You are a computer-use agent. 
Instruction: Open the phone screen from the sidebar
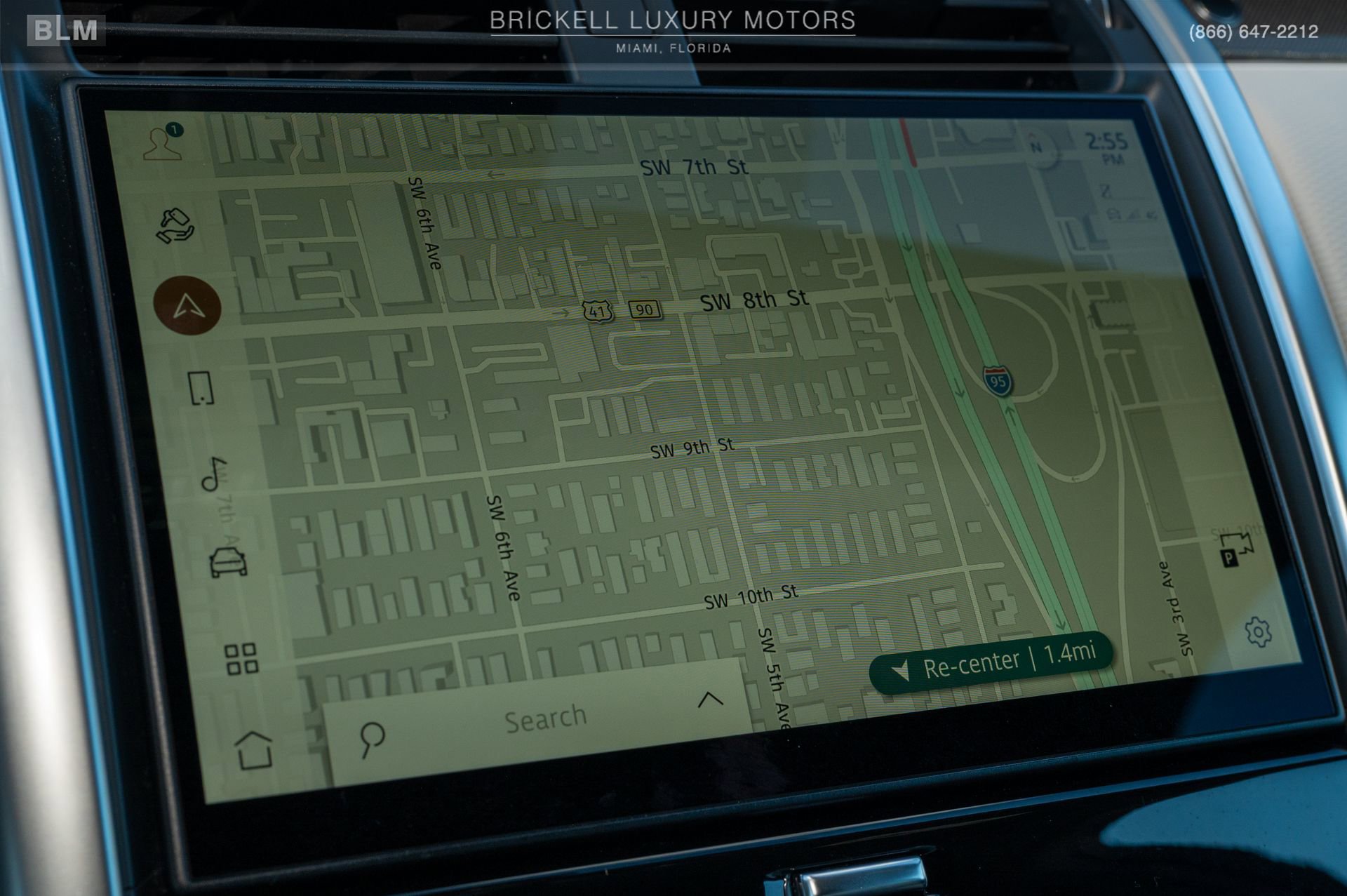pyautogui.click(x=201, y=388)
